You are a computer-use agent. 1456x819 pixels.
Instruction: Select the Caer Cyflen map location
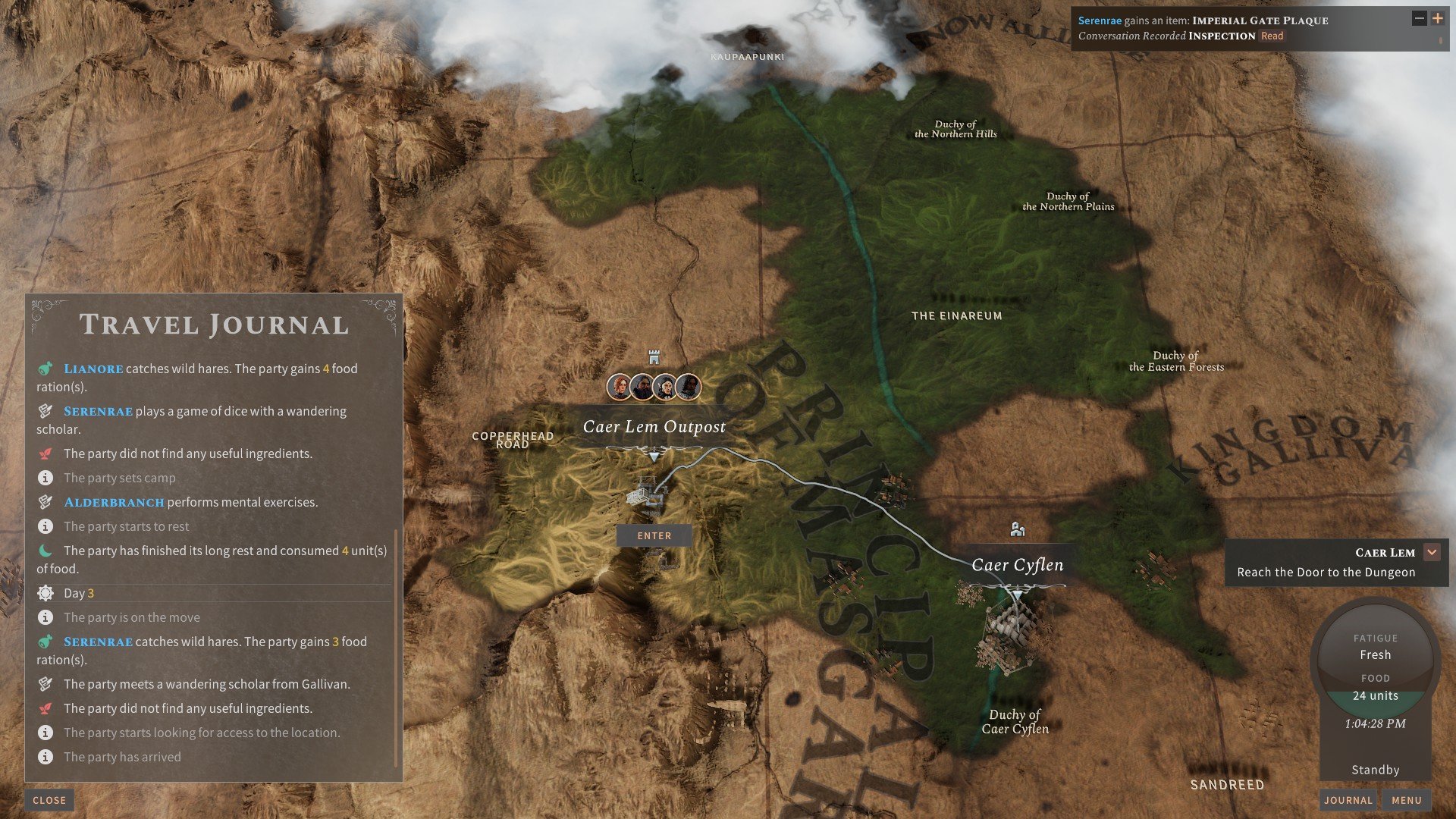[1017, 565]
